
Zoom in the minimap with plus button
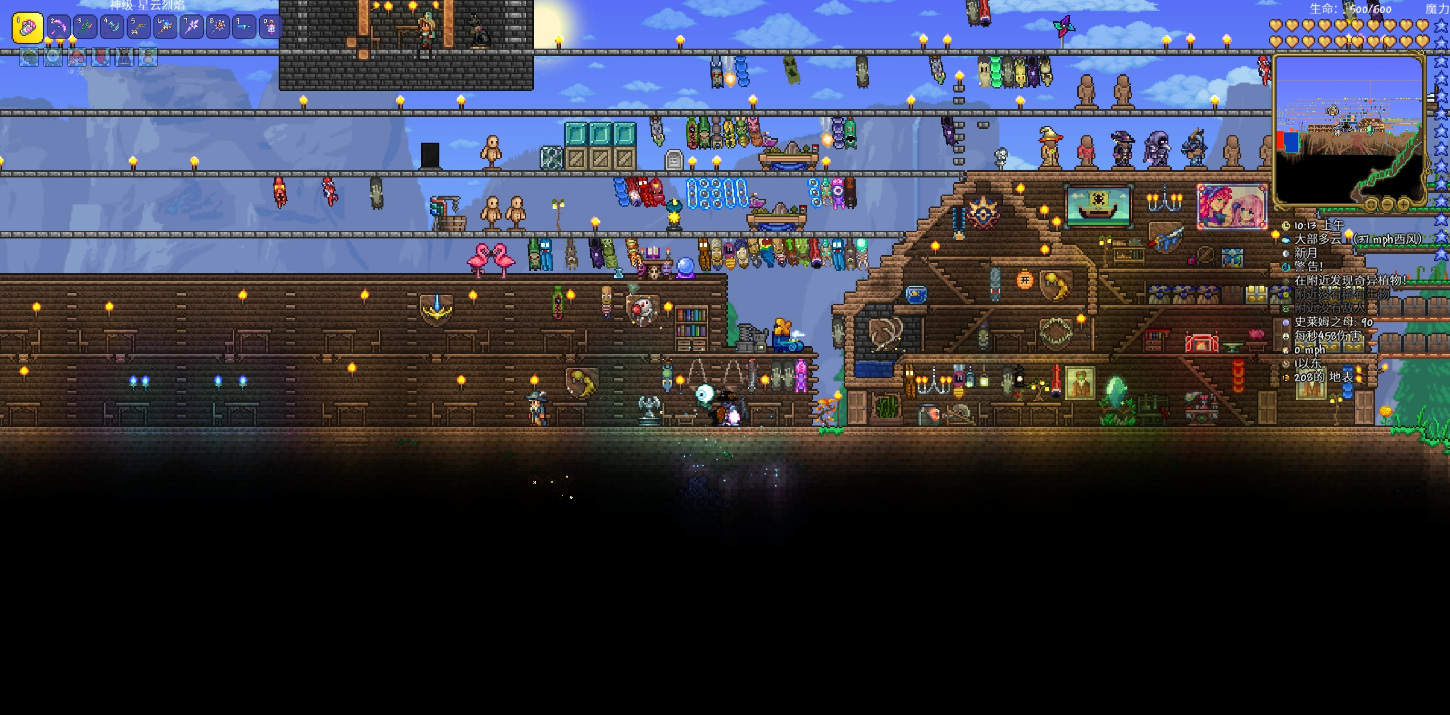pyautogui.click(x=1404, y=204)
